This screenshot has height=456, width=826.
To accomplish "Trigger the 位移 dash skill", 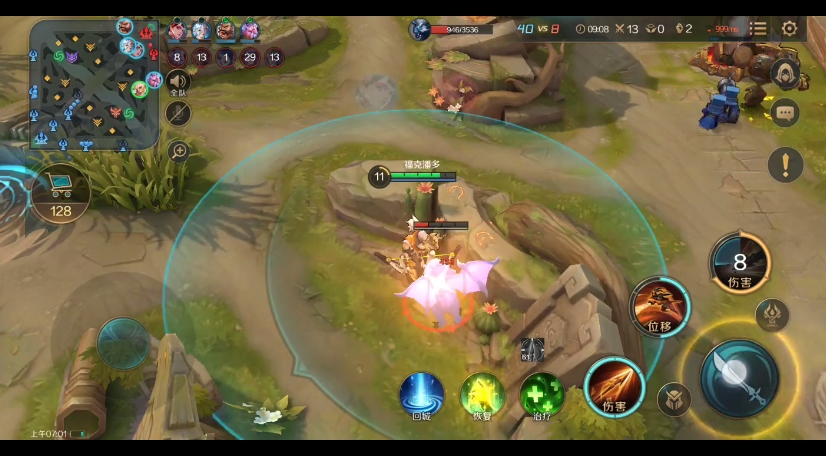I will coord(660,306).
